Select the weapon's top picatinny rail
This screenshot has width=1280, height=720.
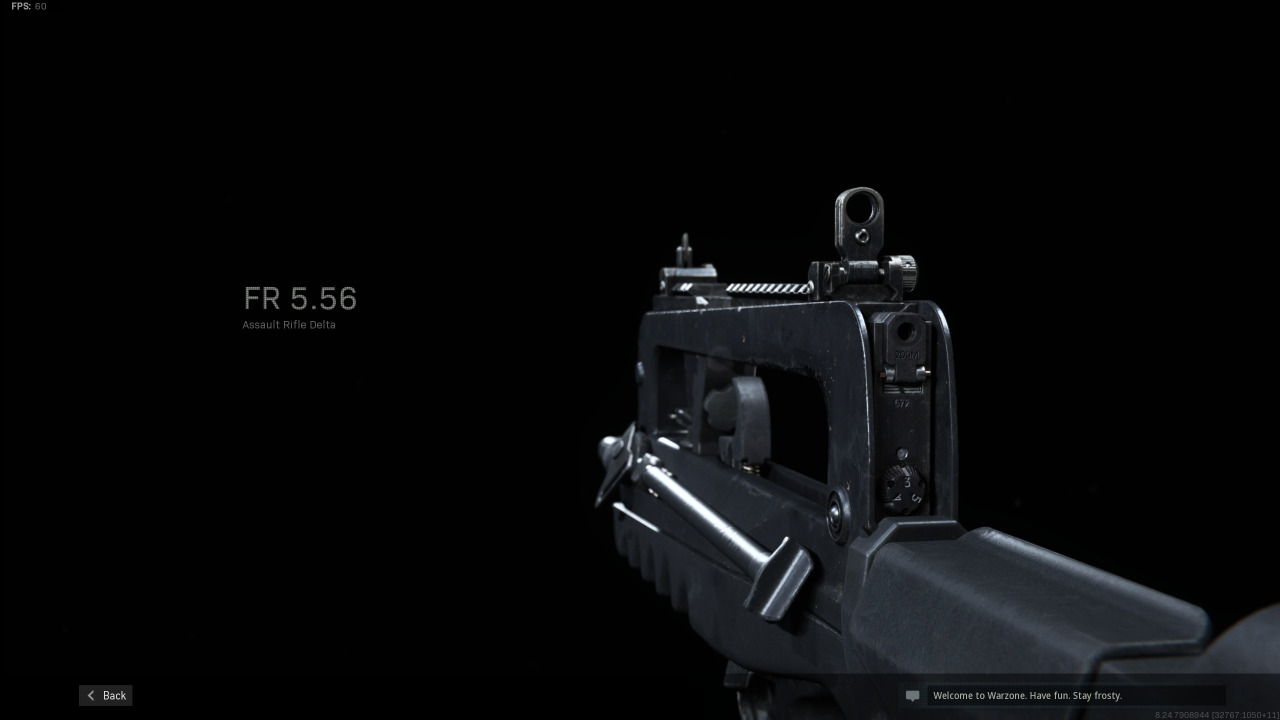[770, 290]
